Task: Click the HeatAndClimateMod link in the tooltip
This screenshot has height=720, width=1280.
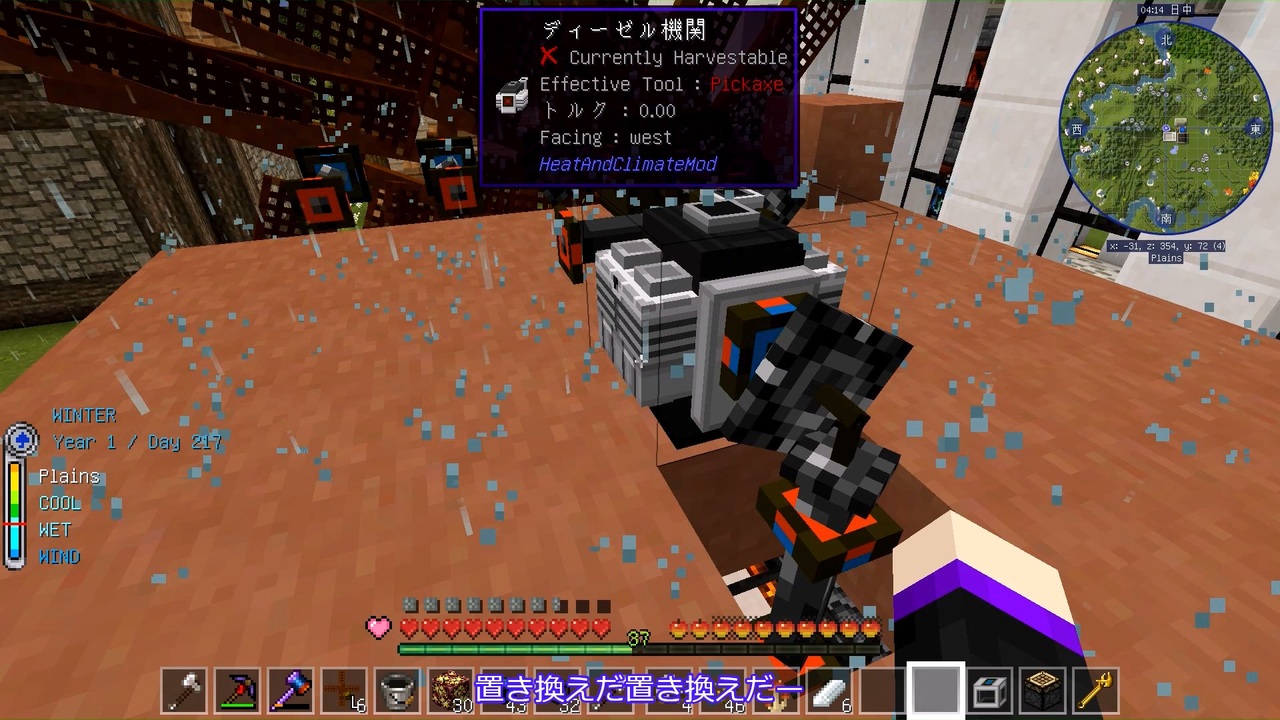Action: click(628, 164)
